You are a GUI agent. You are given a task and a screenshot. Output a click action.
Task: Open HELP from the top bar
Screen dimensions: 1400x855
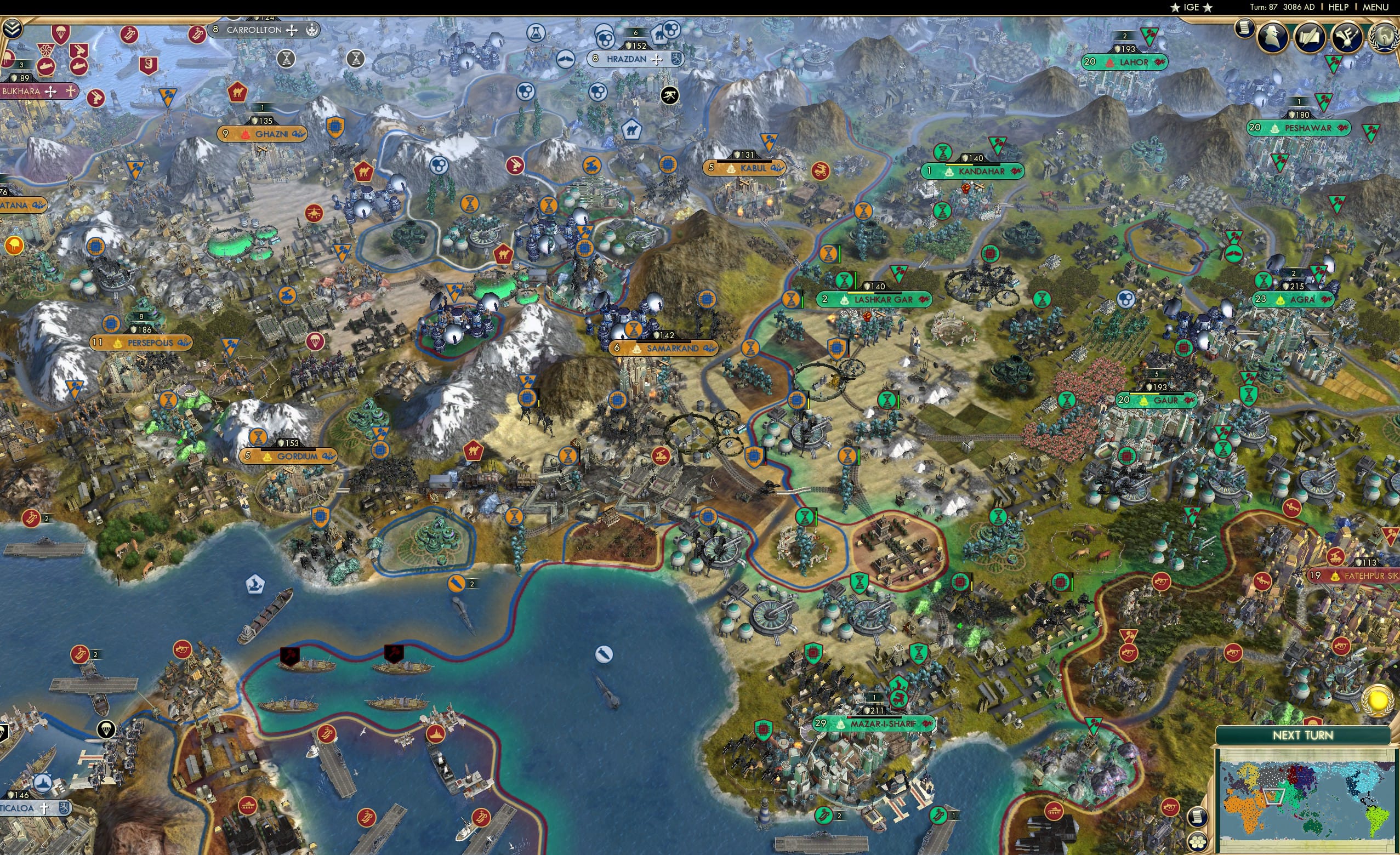1339,7
